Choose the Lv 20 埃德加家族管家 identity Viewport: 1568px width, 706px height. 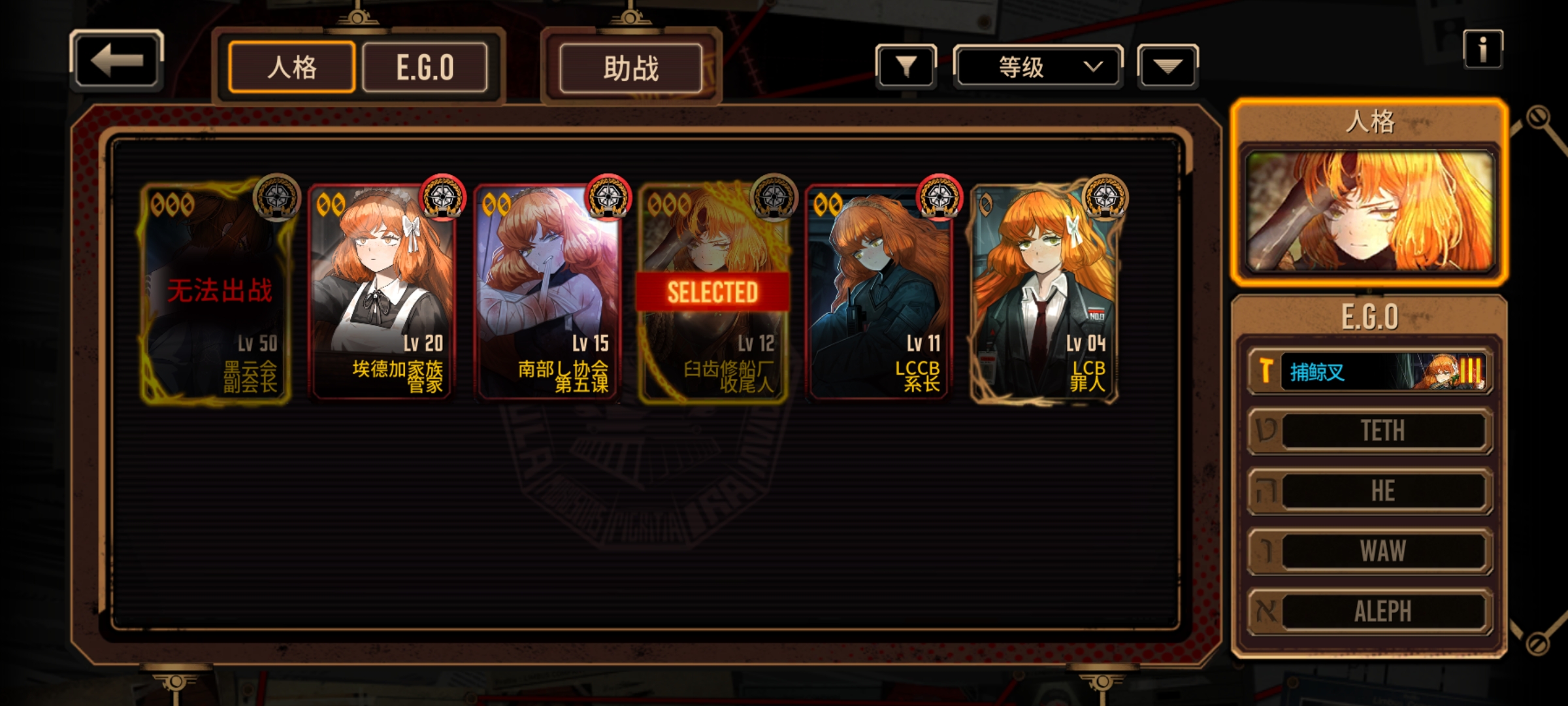click(x=382, y=292)
